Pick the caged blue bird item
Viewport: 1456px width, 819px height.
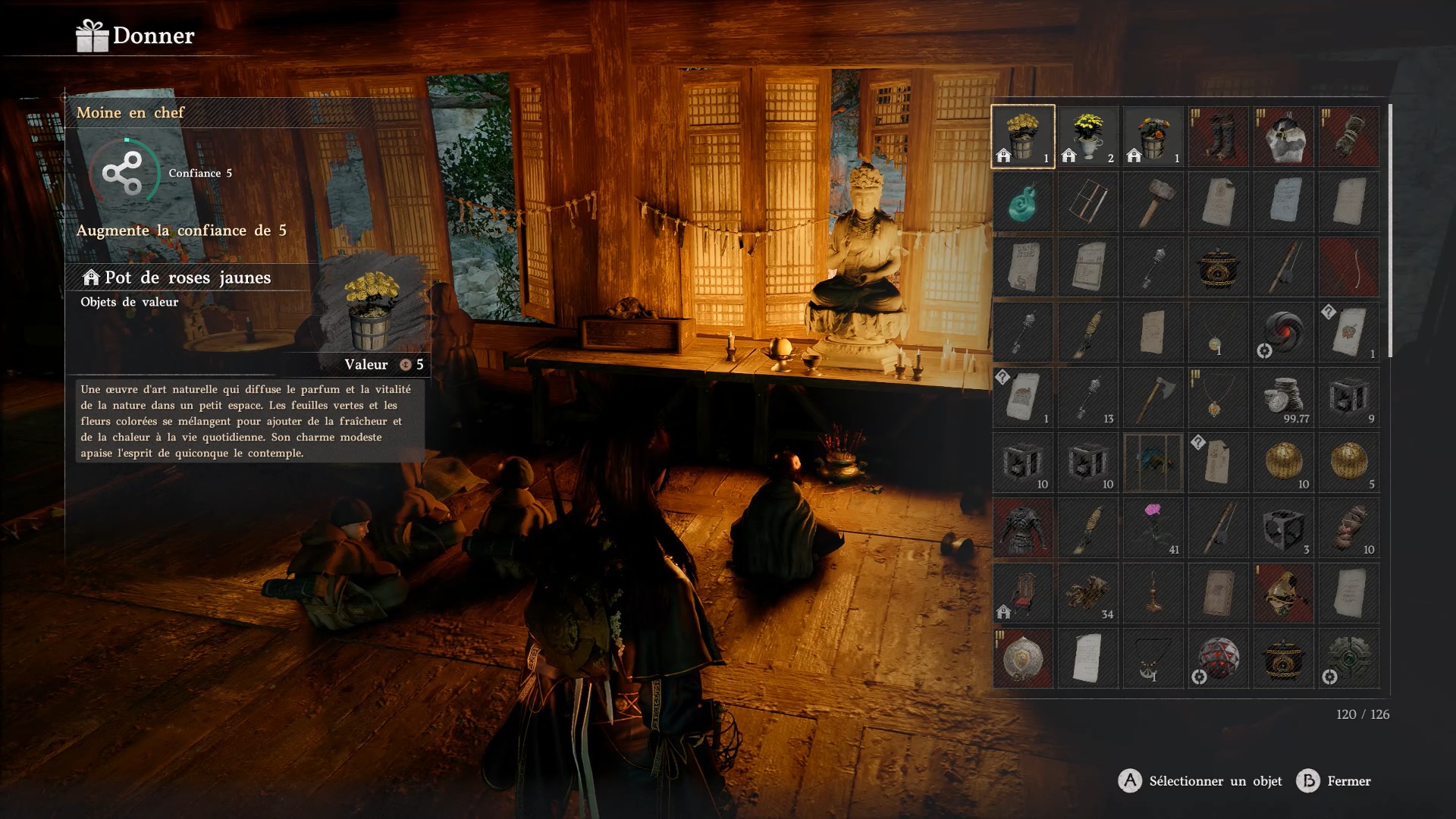[x=1153, y=463]
